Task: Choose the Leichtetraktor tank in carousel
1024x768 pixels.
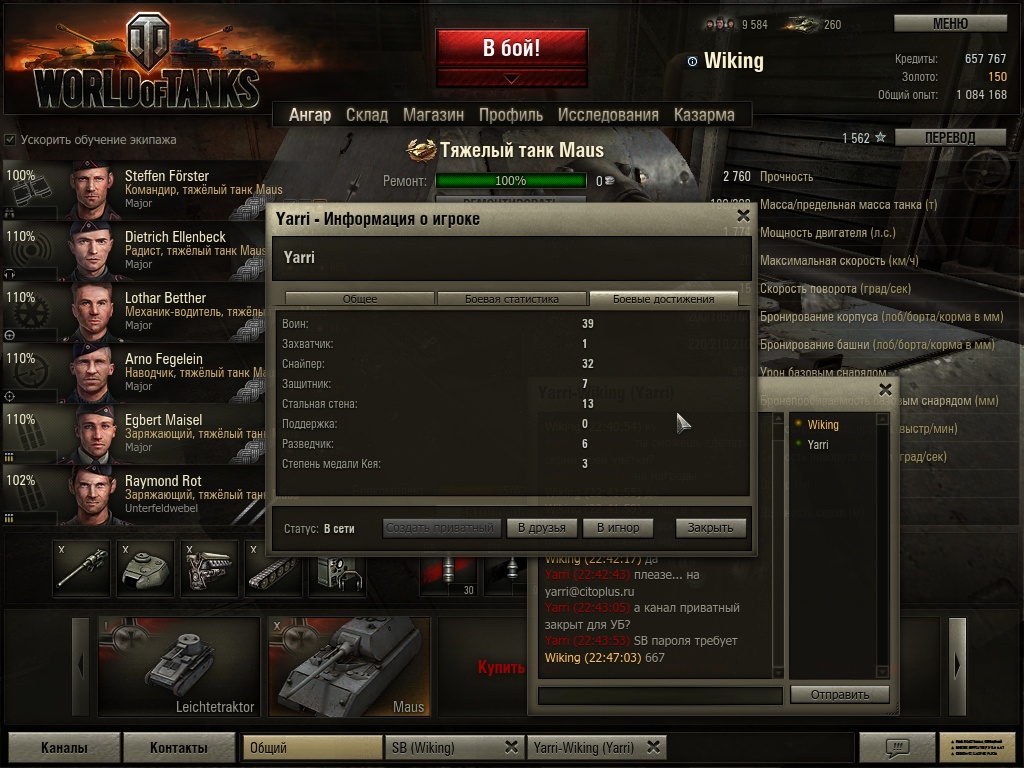Action: (178, 666)
